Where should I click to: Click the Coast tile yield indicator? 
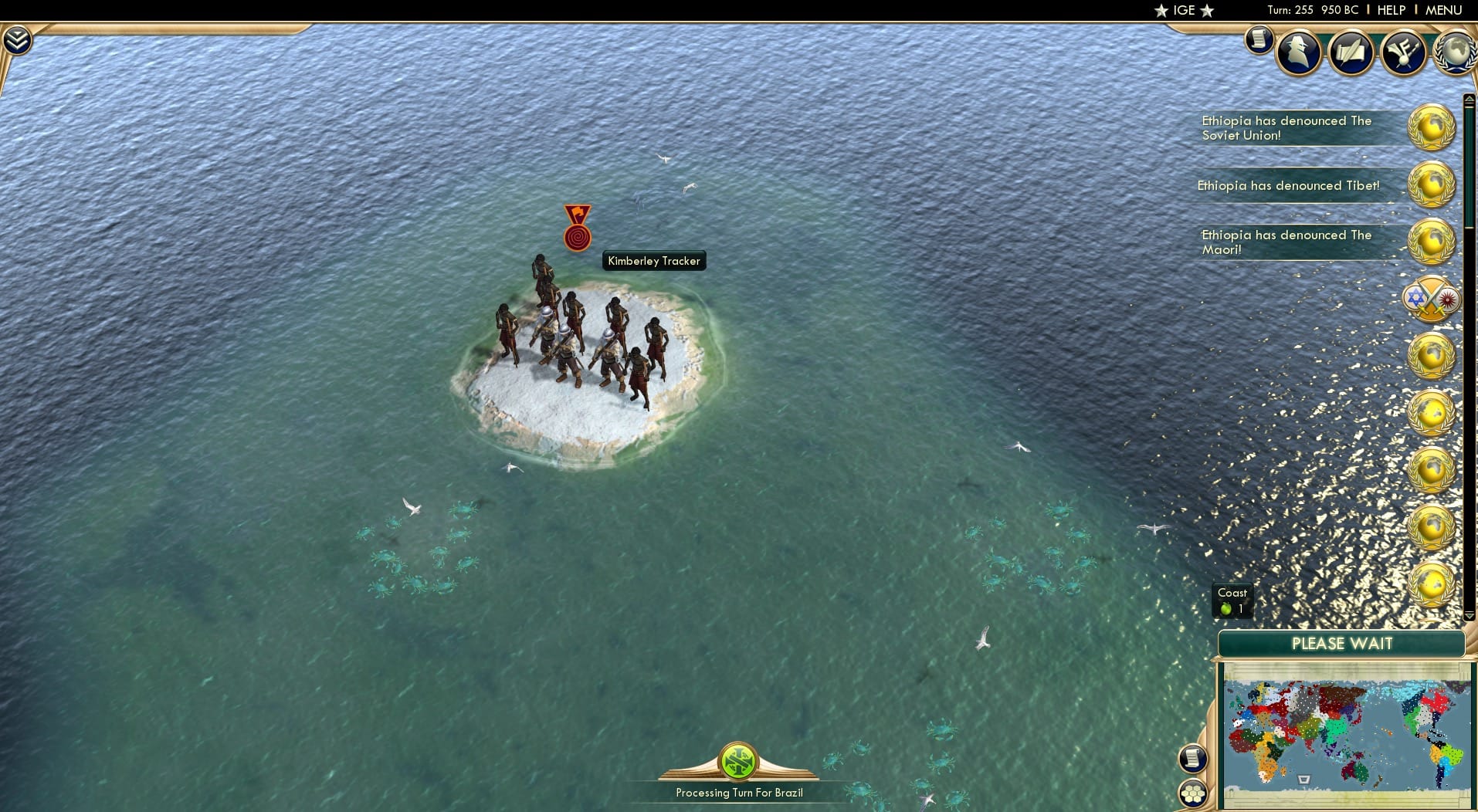tap(1231, 600)
